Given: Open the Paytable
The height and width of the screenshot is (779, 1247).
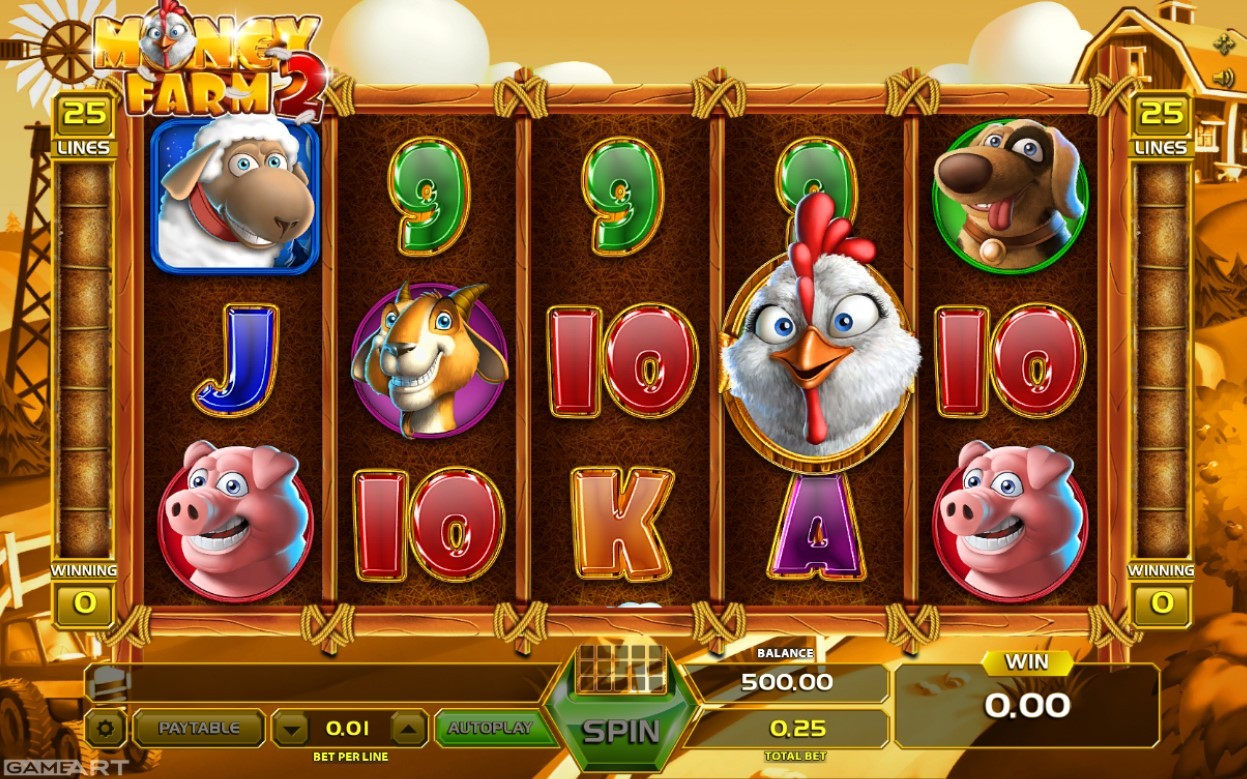Looking at the screenshot, I should pos(199,728).
